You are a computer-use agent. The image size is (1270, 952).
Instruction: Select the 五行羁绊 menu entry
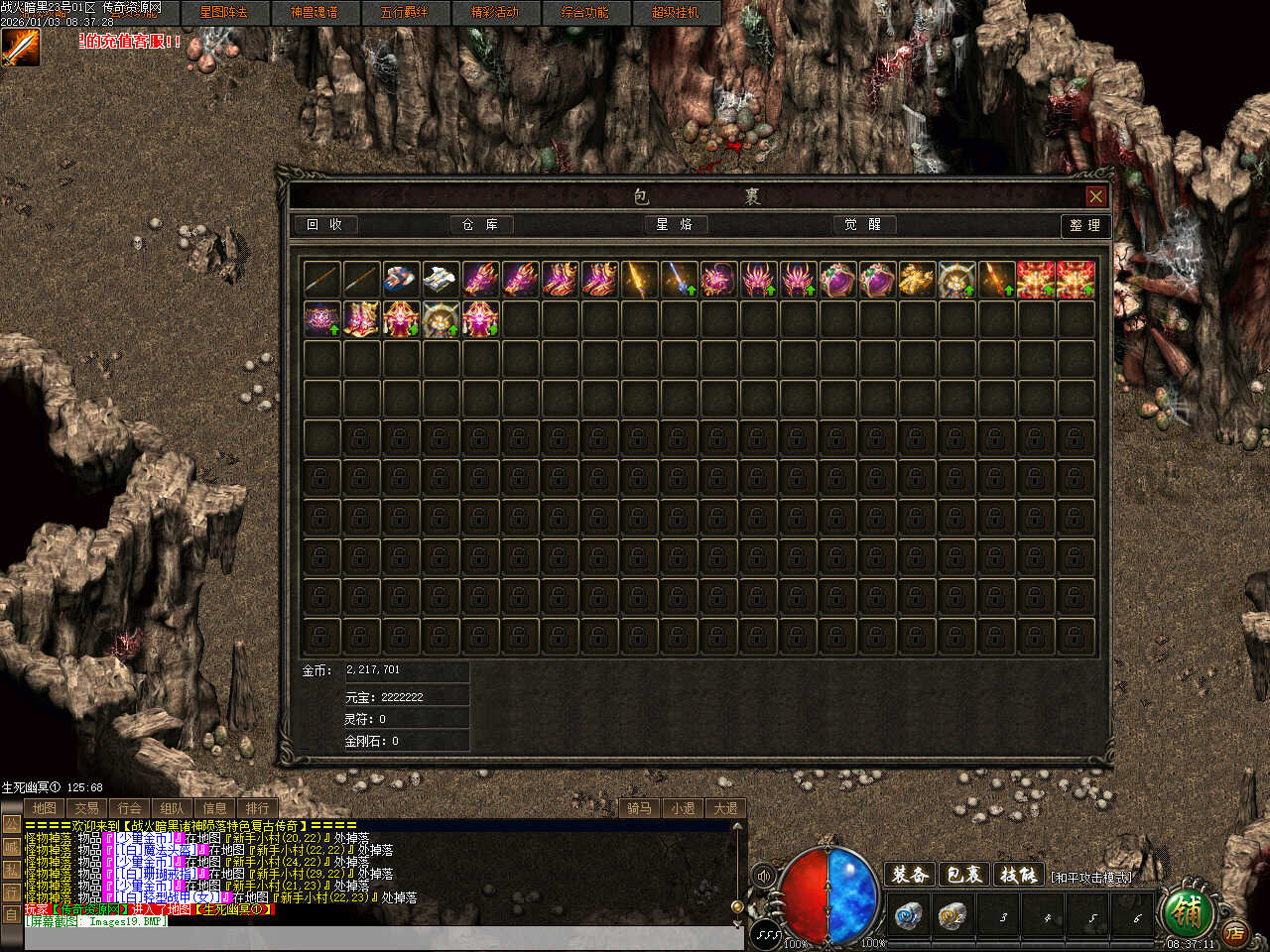tap(404, 13)
